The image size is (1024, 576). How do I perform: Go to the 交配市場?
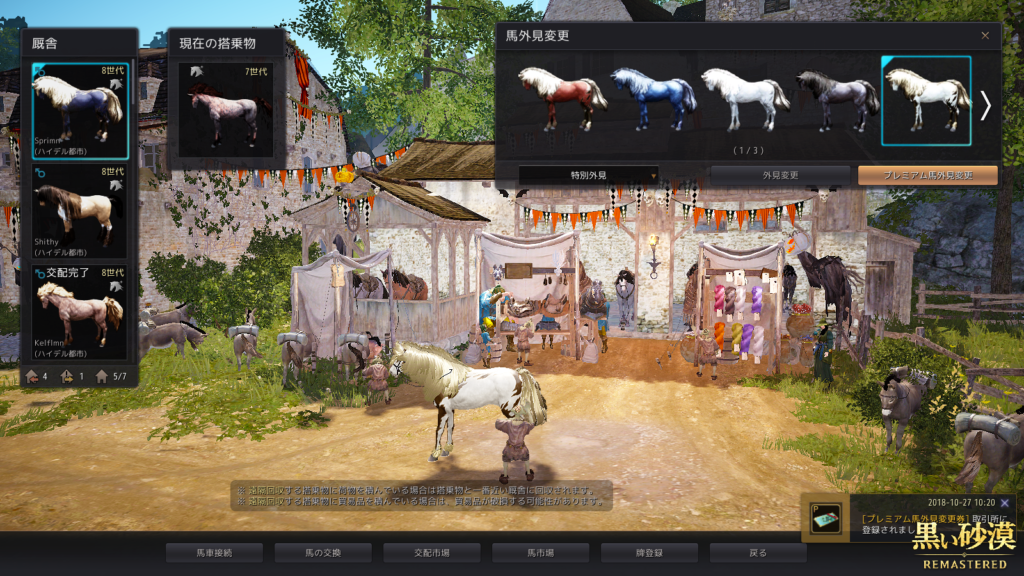click(432, 552)
